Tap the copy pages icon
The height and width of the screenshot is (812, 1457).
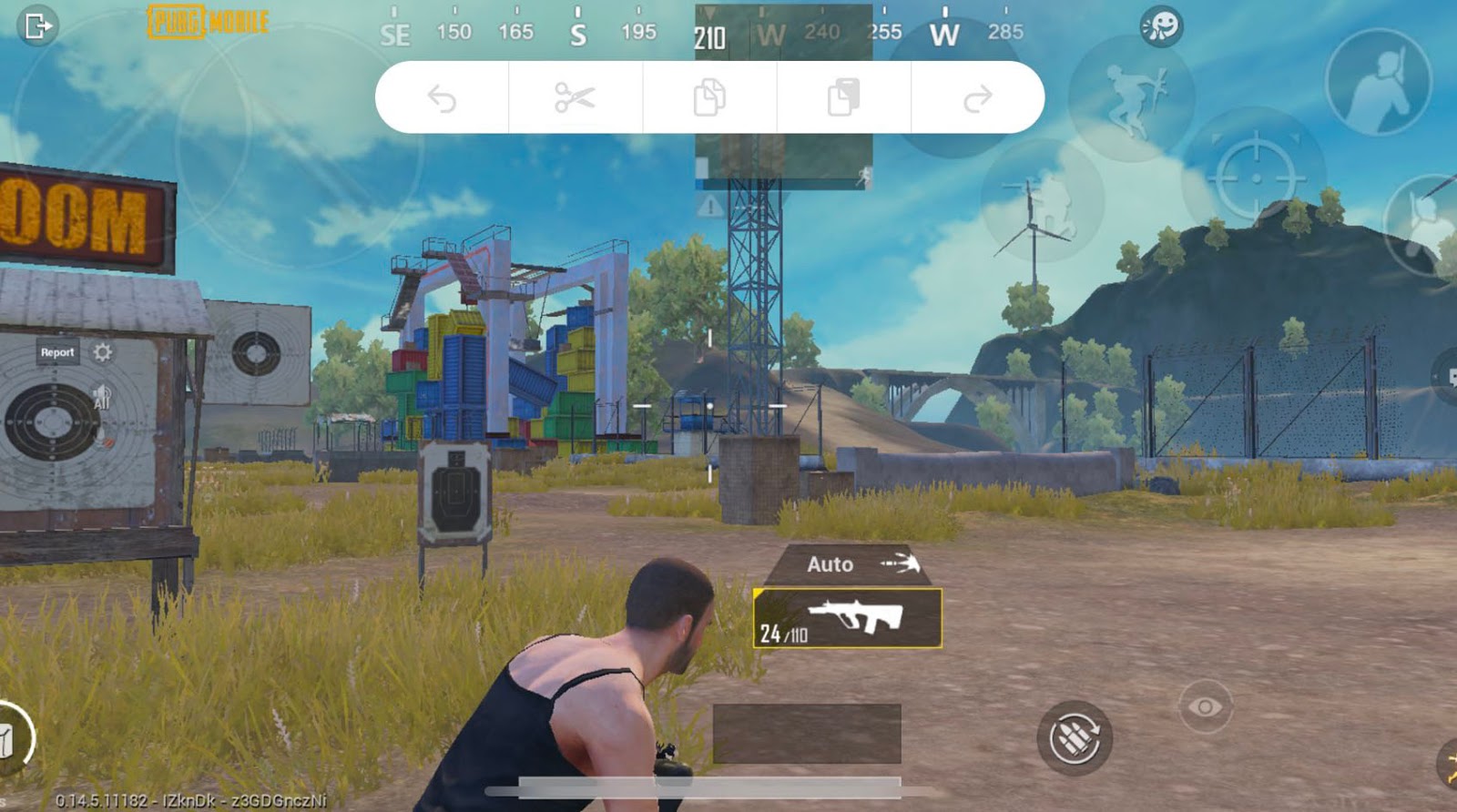[x=709, y=97]
